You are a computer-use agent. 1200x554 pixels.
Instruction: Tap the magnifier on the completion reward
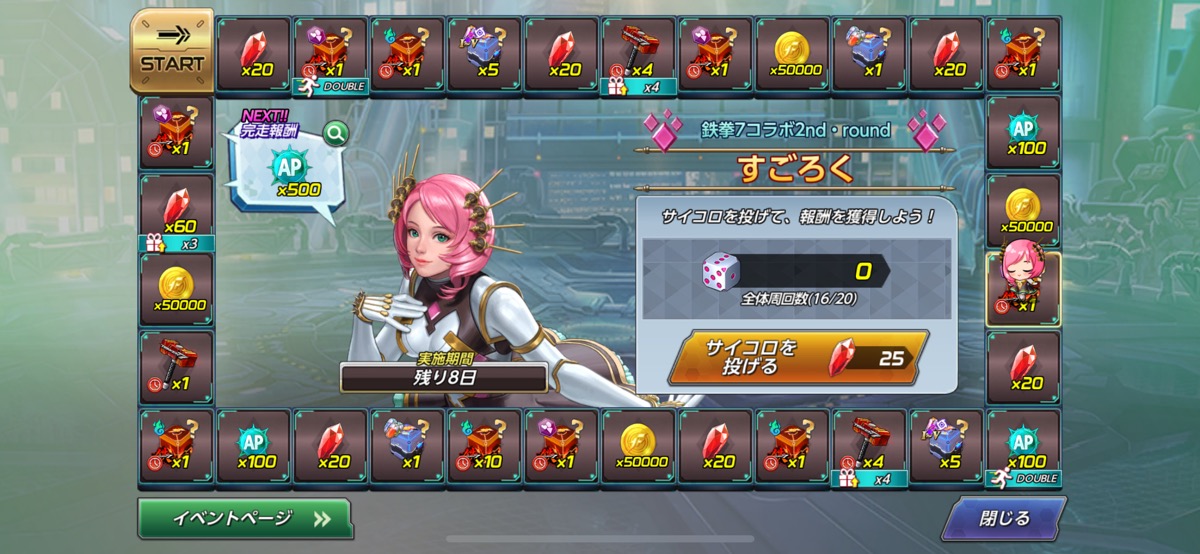coord(335,131)
